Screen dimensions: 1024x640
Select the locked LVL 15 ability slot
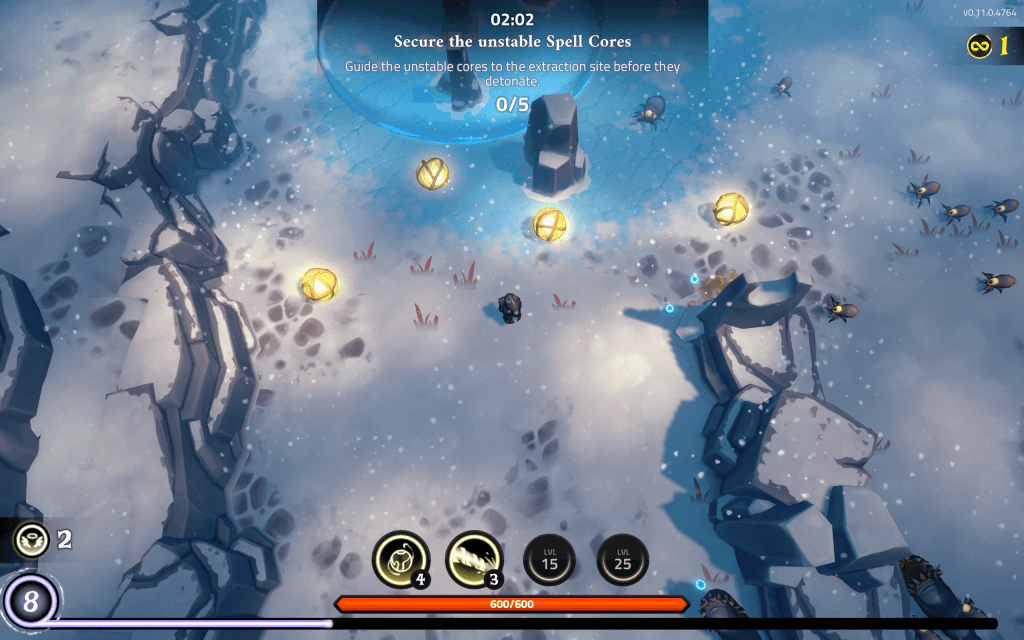[x=549, y=559]
